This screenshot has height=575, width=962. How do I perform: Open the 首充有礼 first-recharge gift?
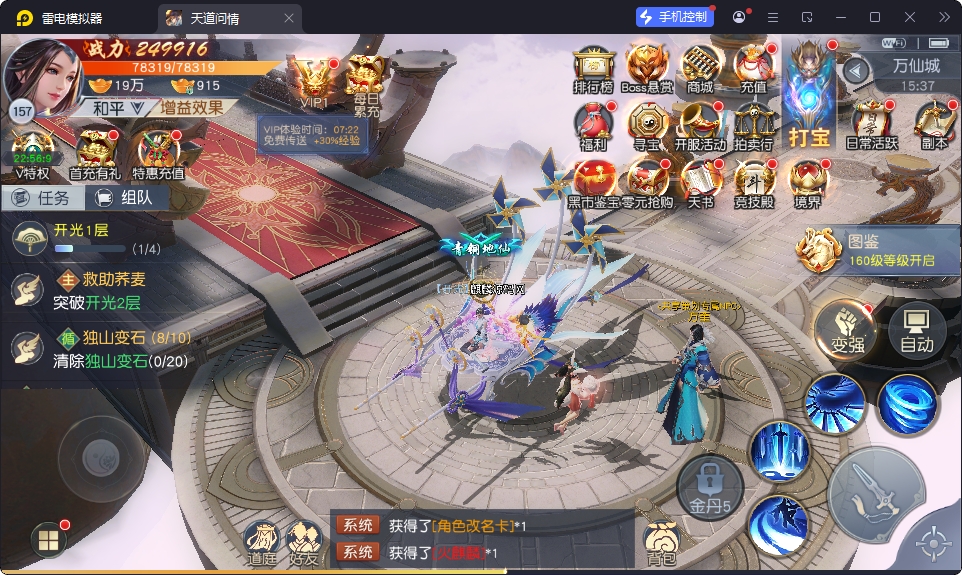tap(94, 154)
